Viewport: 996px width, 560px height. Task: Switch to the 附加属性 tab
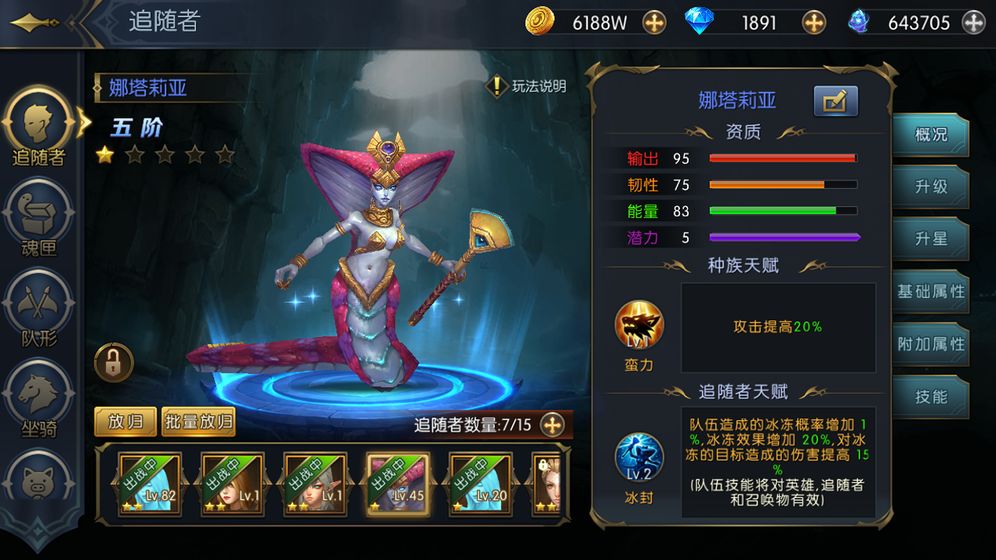click(x=930, y=344)
